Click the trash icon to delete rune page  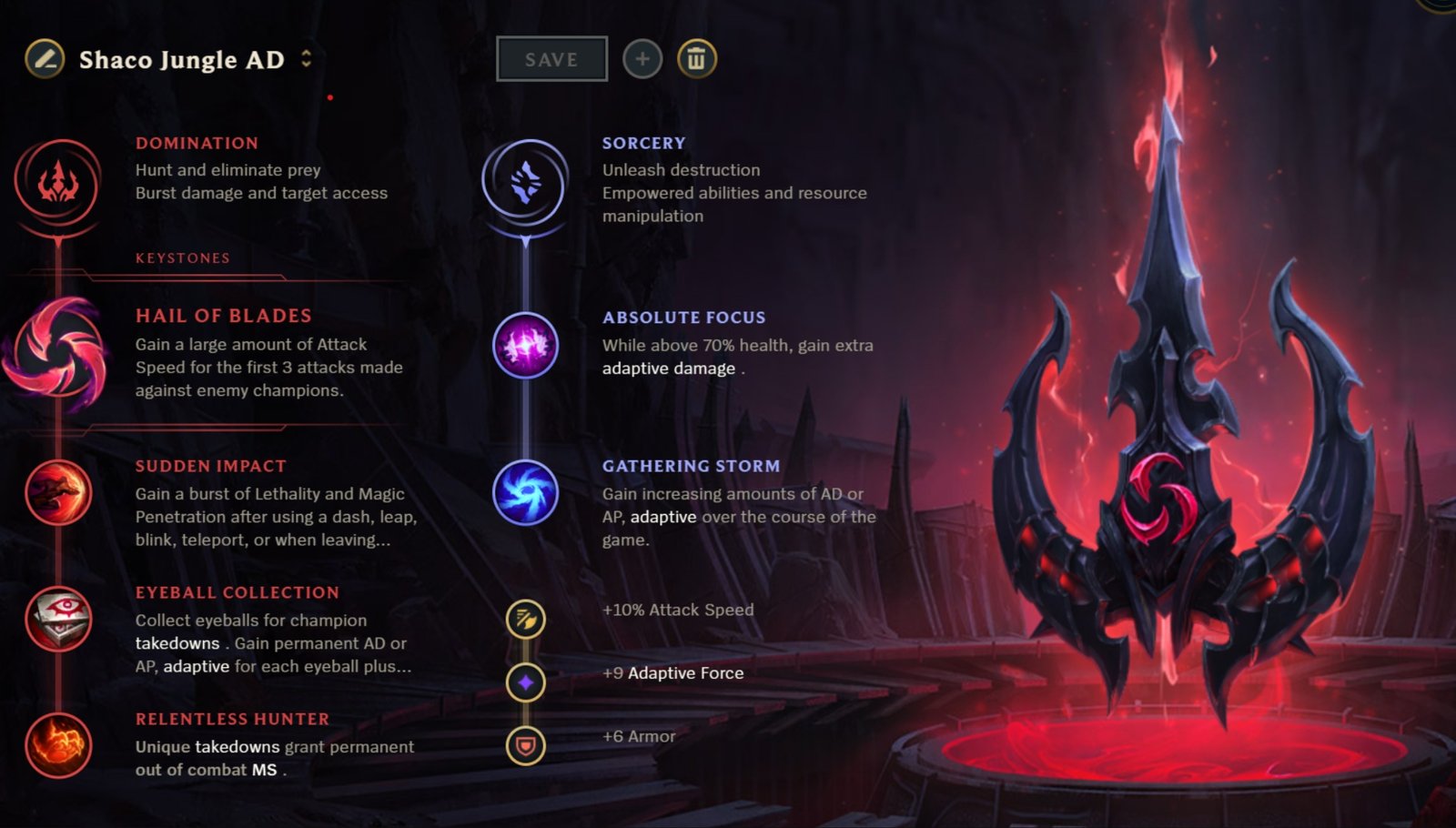pyautogui.click(x=696, y=58)
